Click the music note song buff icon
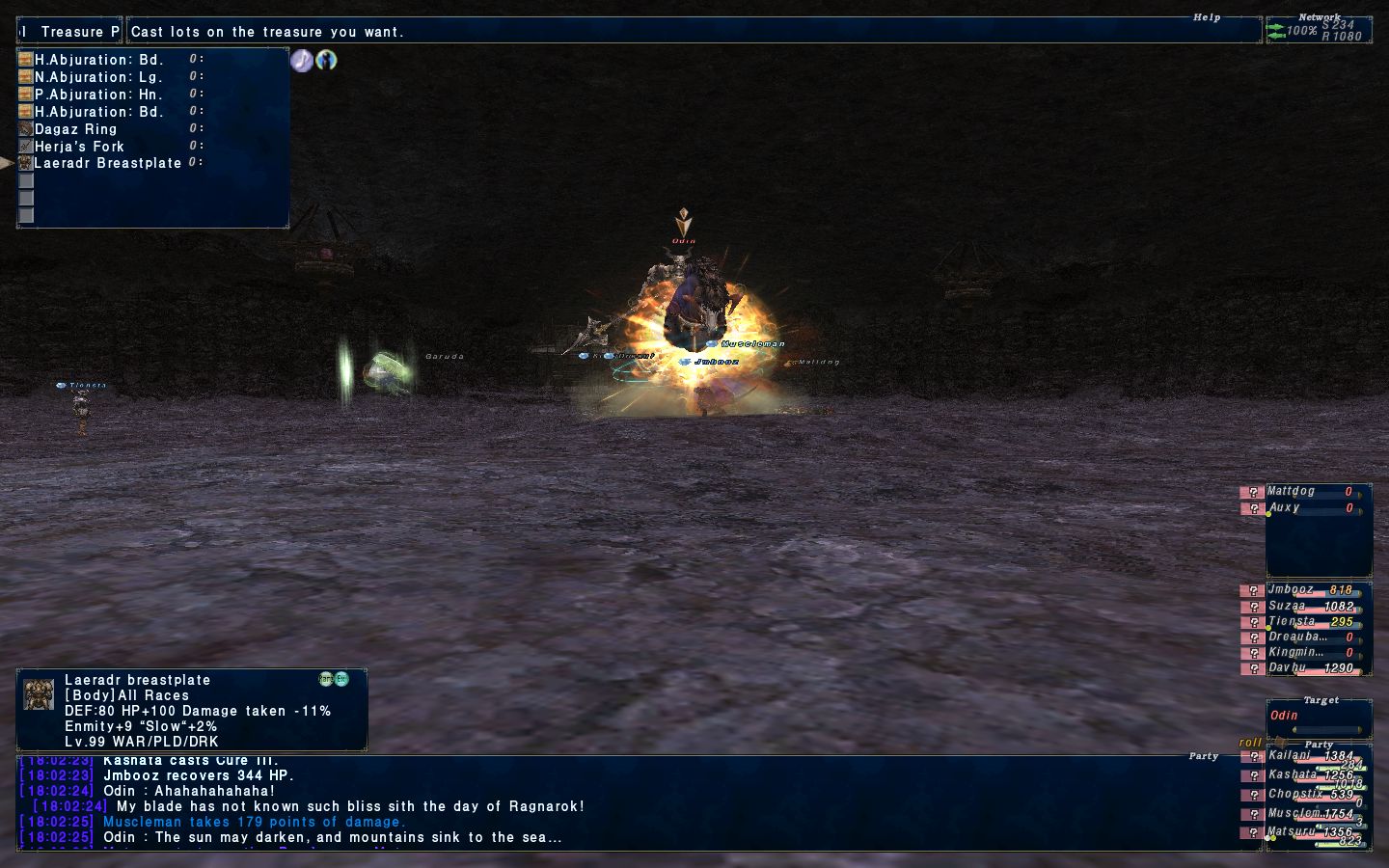Viewport: 1389px width, 868px height. click(x=302, y=60)
